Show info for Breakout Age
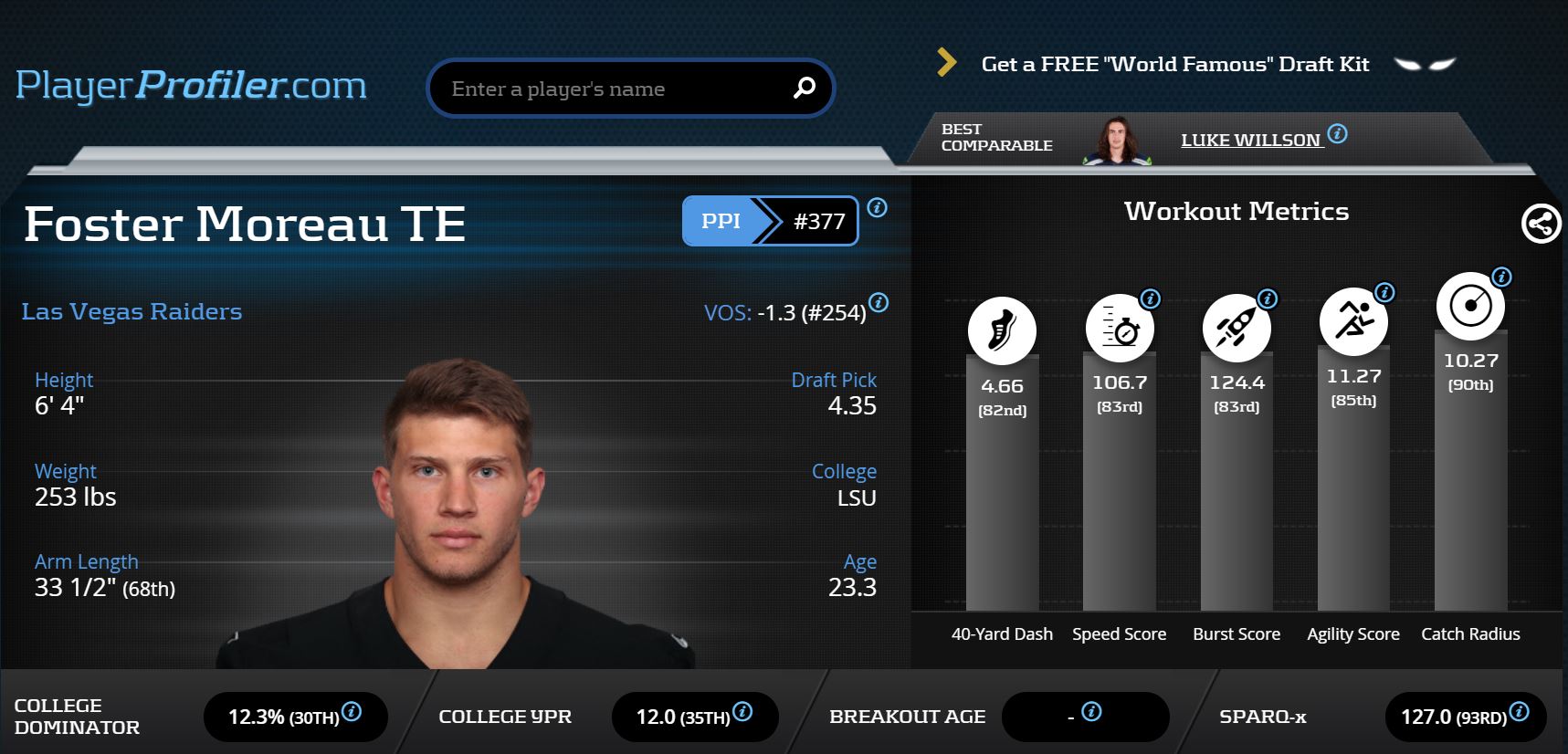Screen dimensions: 1568x754 (x=1091, y=712)
